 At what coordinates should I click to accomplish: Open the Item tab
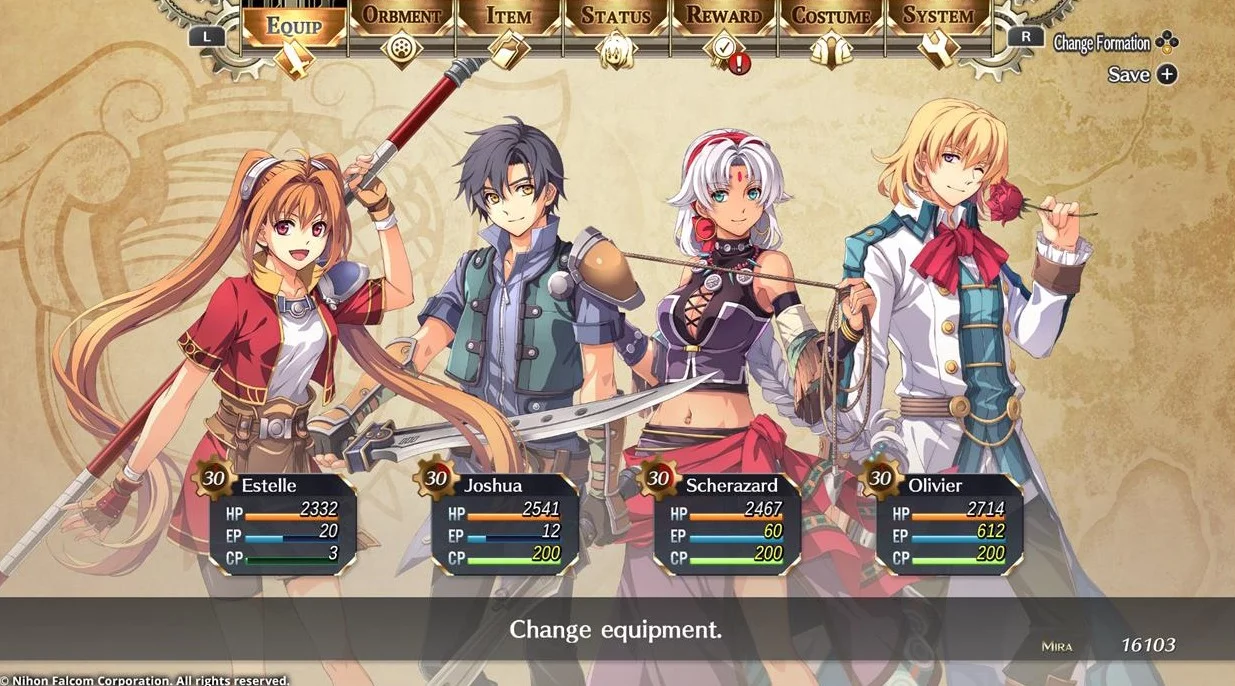coord(509,30)
